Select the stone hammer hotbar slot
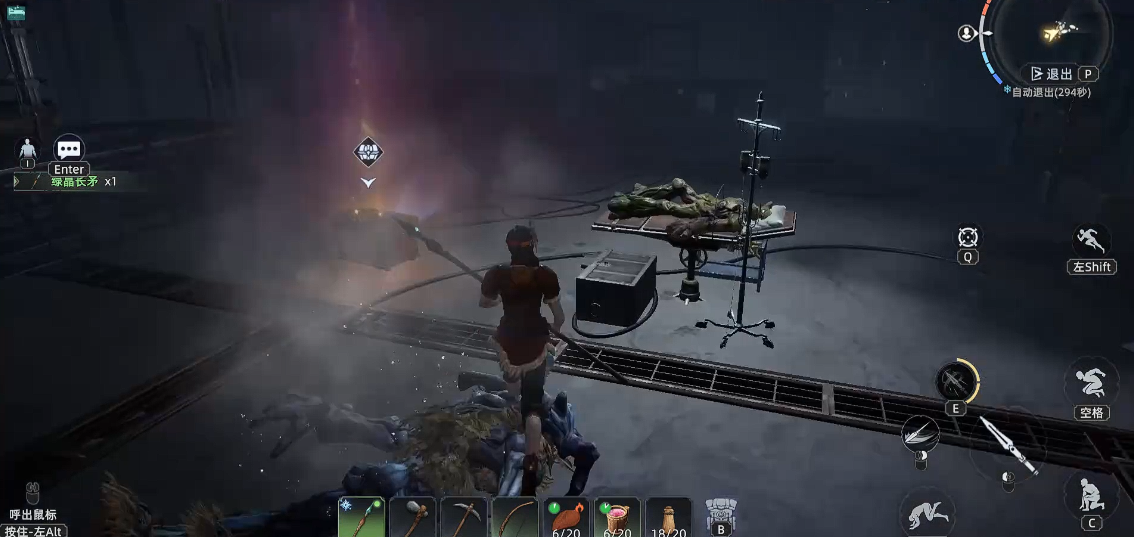 [412, 518]
